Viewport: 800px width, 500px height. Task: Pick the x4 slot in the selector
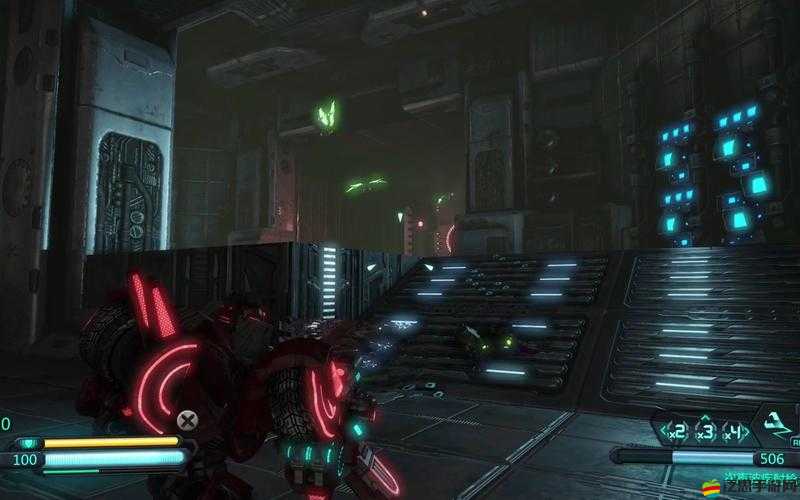(x=736, y=432)
